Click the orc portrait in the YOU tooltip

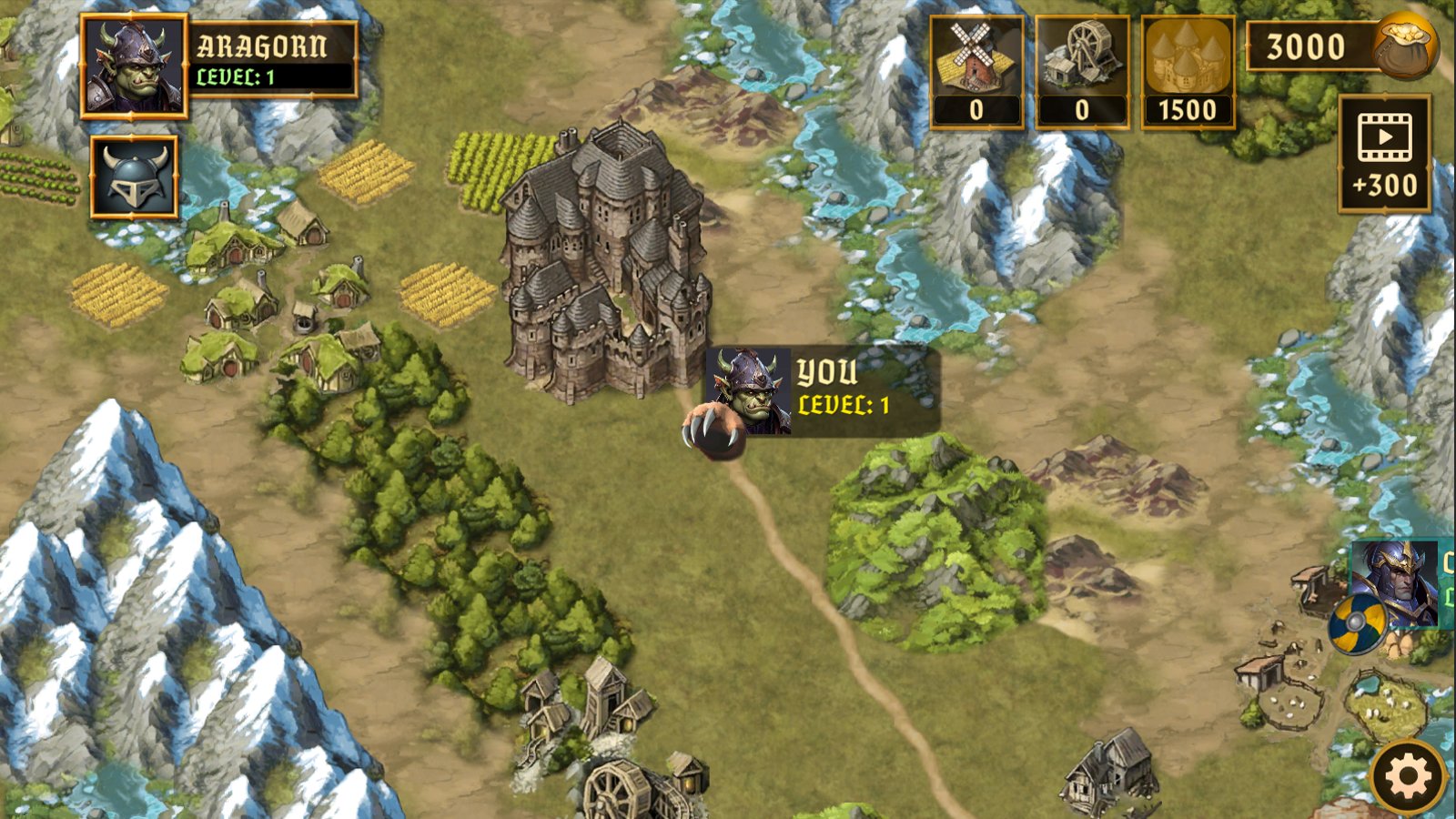click(748, 393)
